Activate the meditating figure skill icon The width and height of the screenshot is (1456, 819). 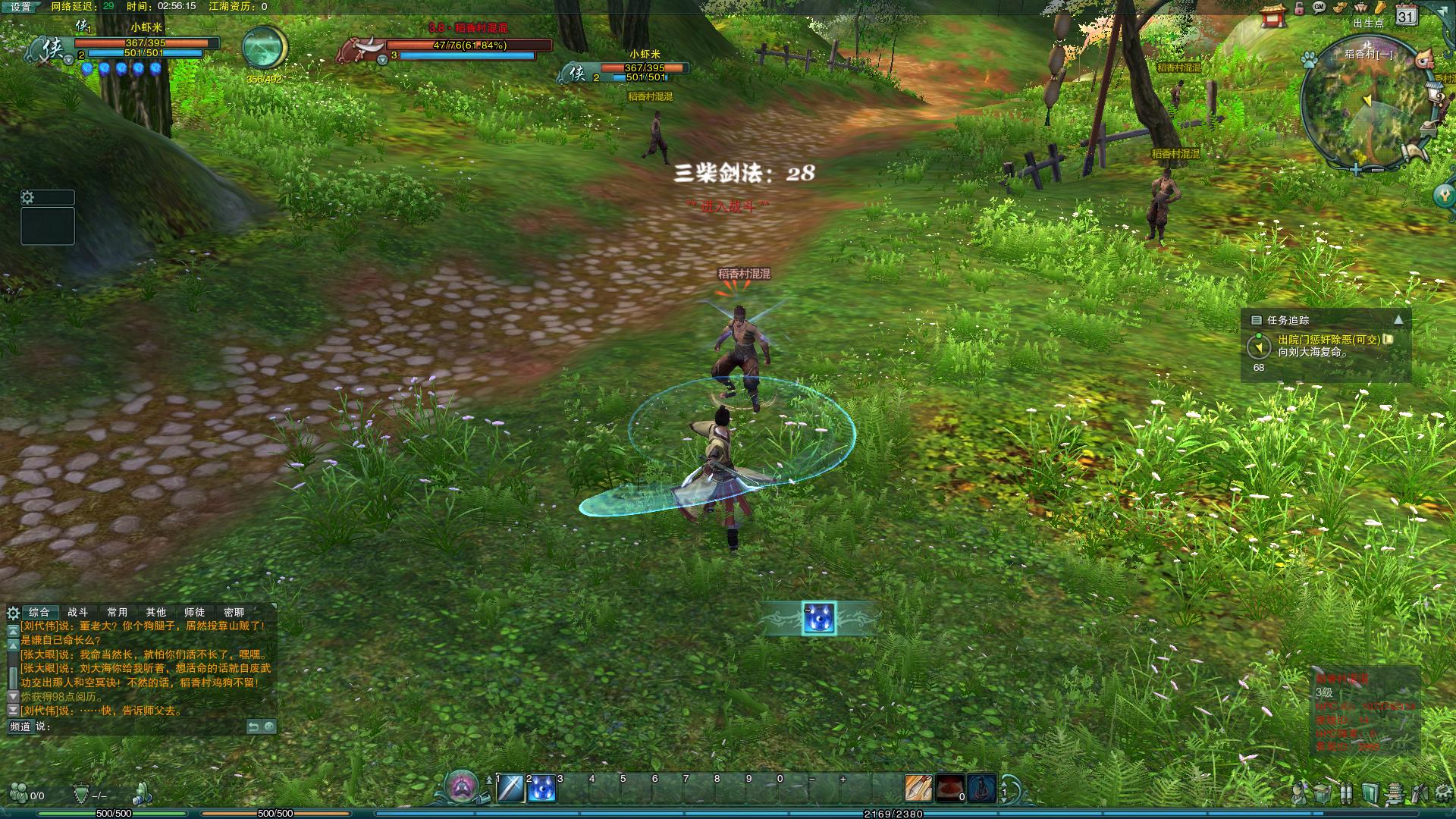coord(981,789)
